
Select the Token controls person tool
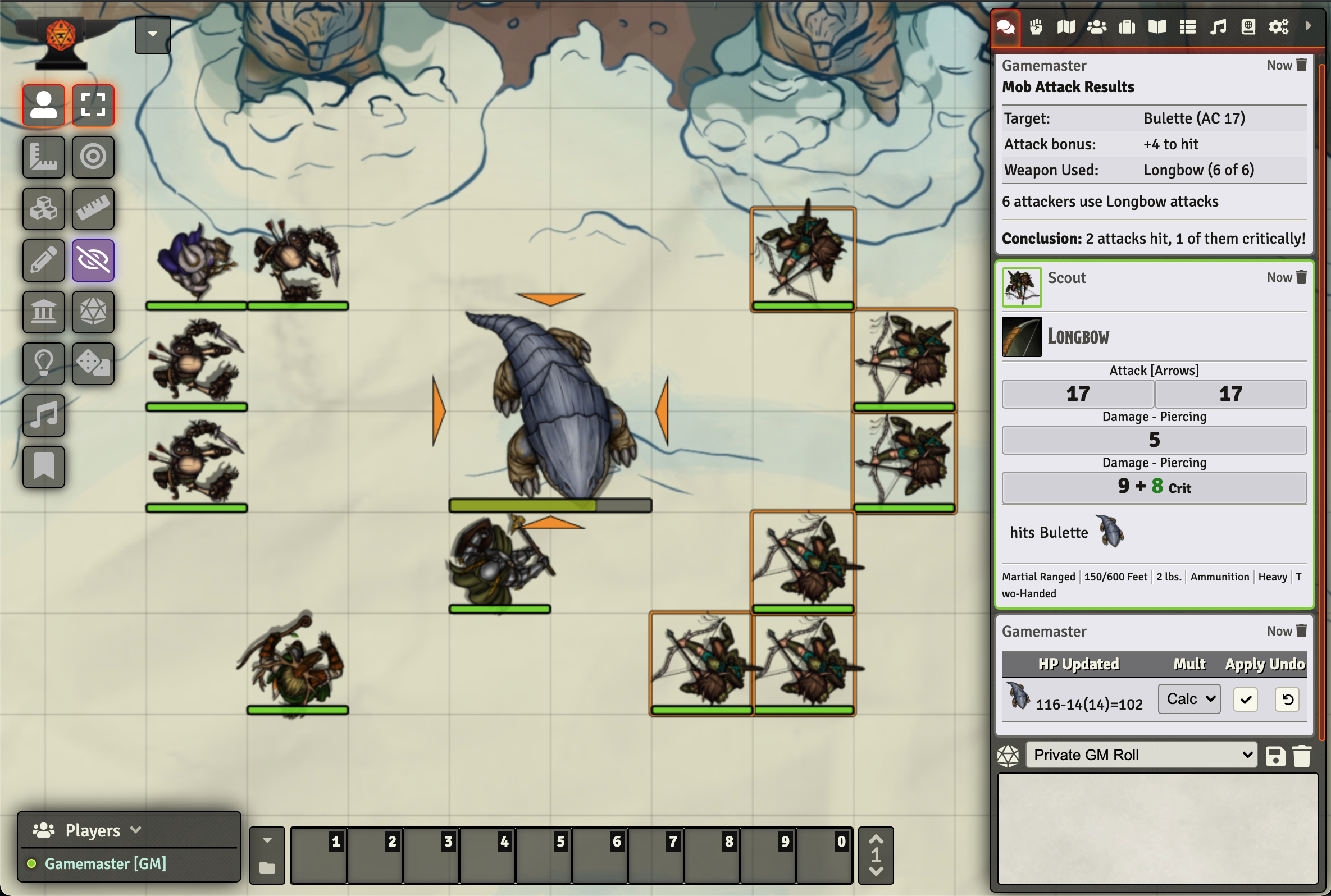(x=43, y=104)
